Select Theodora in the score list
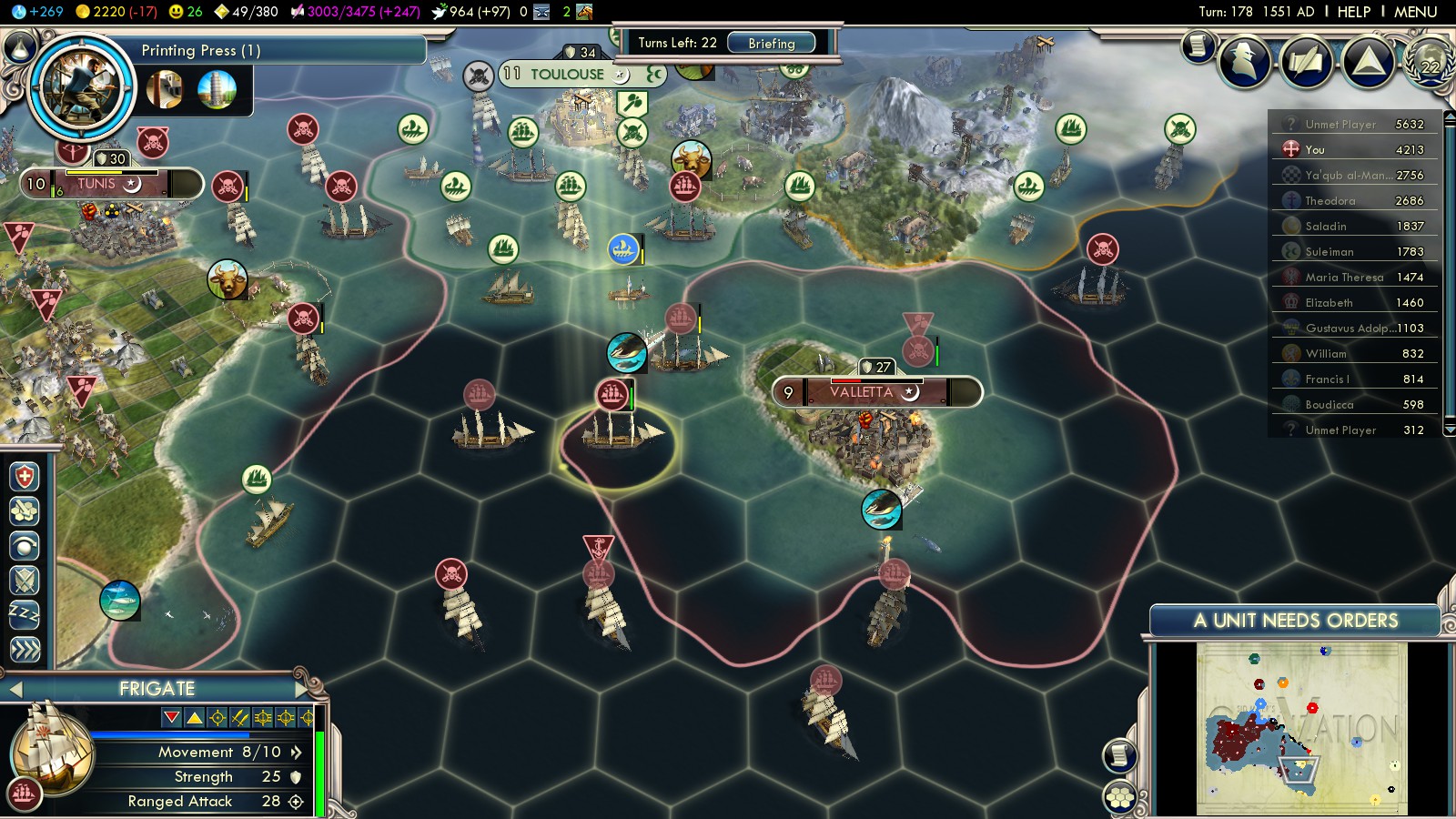 click(1330, 201)
